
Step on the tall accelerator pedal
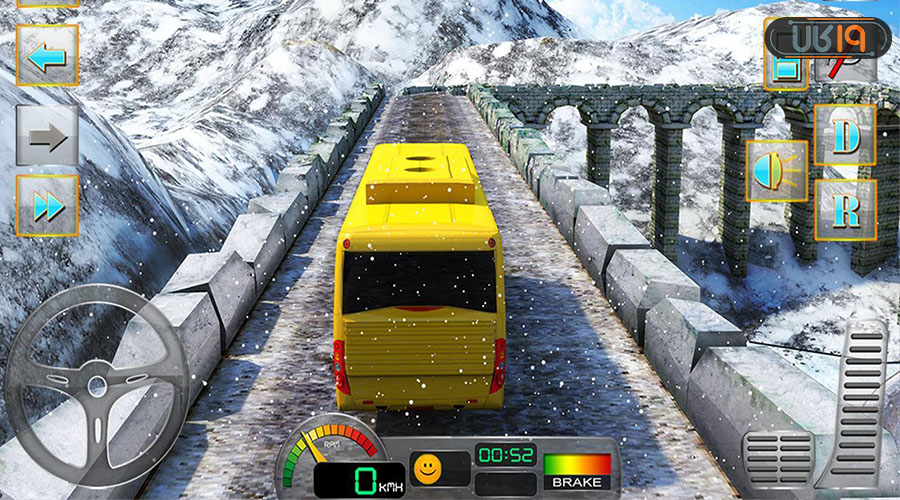pyautogui.click(x=864, y=400)
